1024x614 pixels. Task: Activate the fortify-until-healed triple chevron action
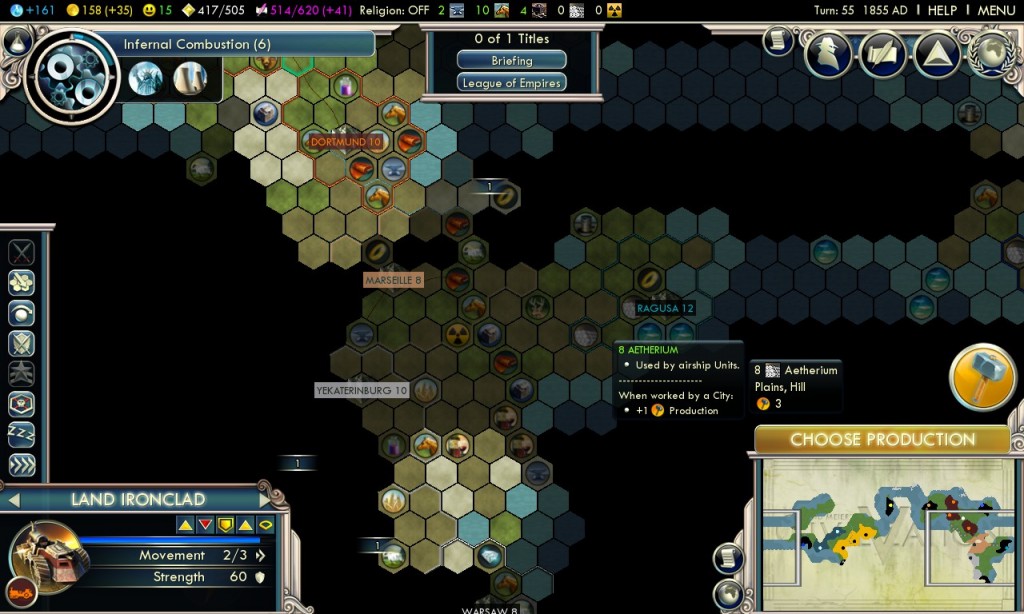click(22, 465)
